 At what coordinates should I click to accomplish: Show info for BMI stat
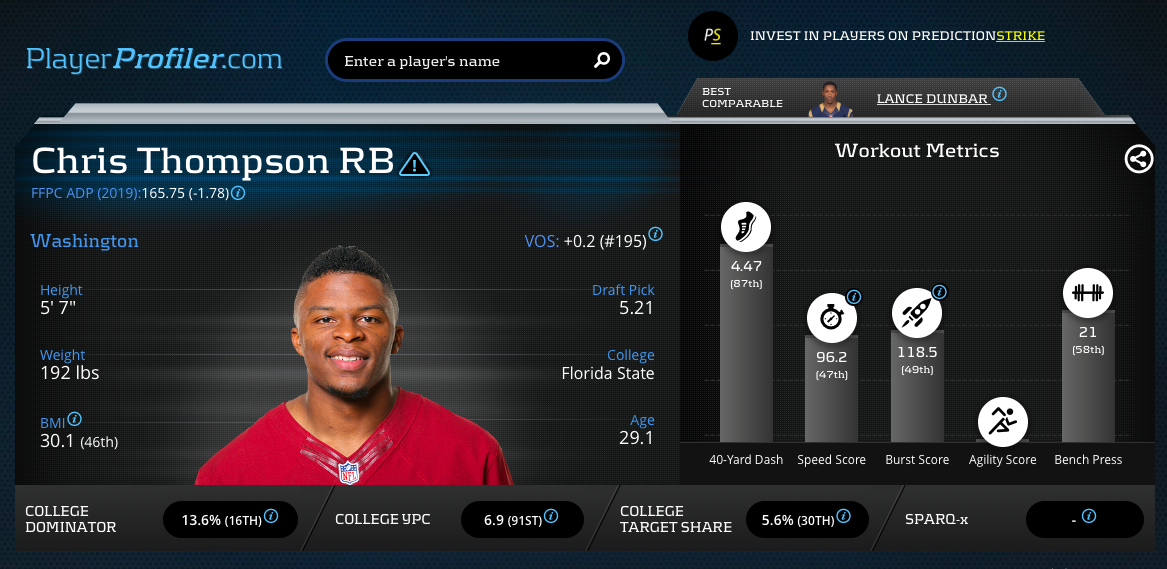[75, 419]
